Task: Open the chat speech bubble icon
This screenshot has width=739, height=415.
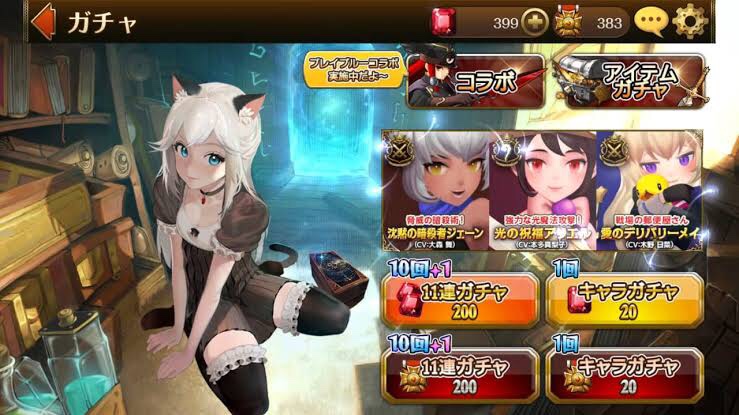Action: click(x=650, y=20)
